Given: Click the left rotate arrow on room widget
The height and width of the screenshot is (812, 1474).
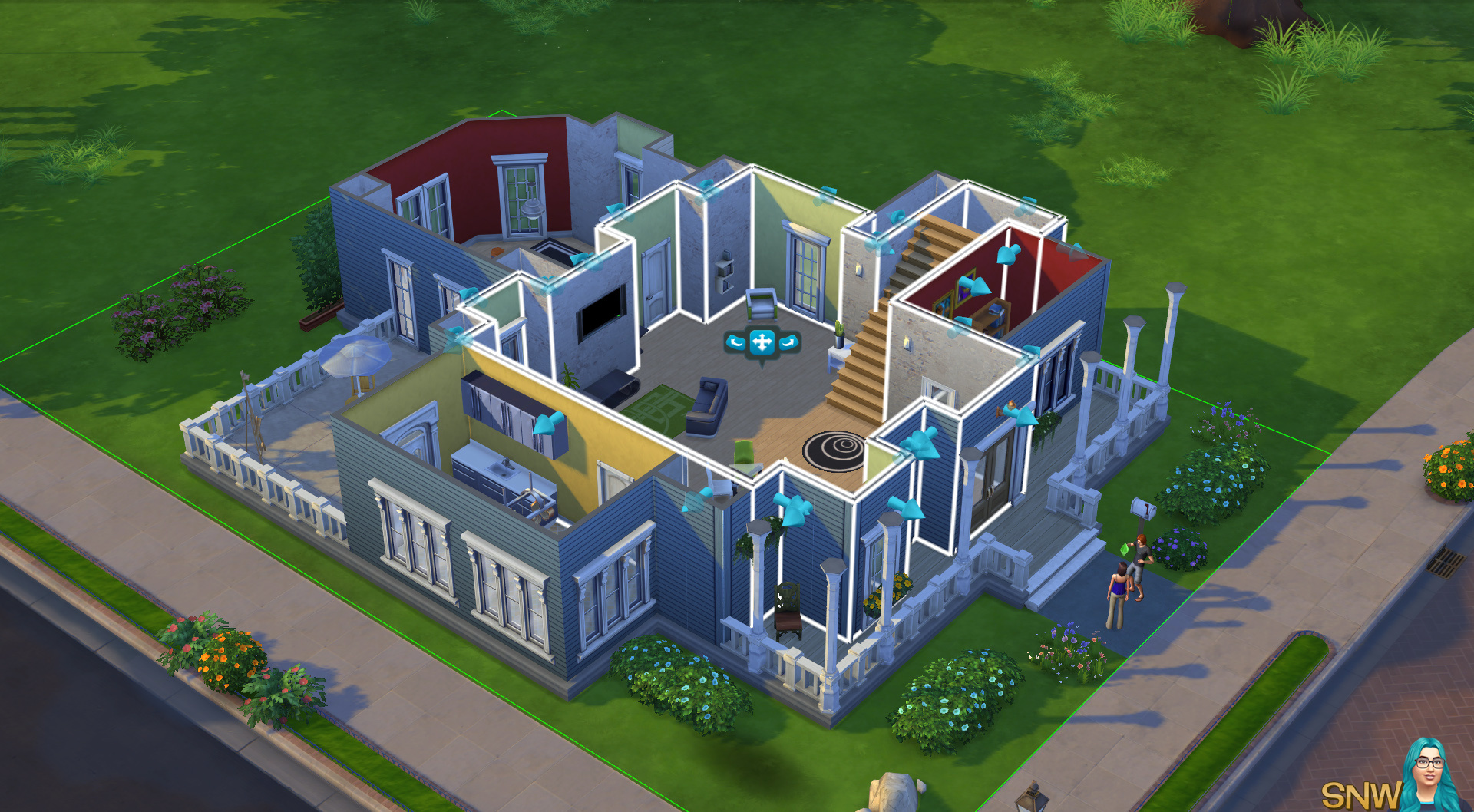Looking at the screenshot, I should [736, 342].
